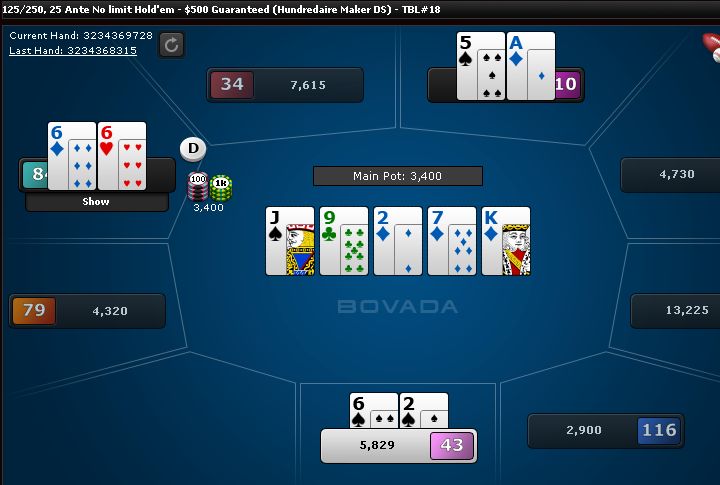Select player 34's seat panel
This screenshot has height=485, width=720.
click(285, 85)
